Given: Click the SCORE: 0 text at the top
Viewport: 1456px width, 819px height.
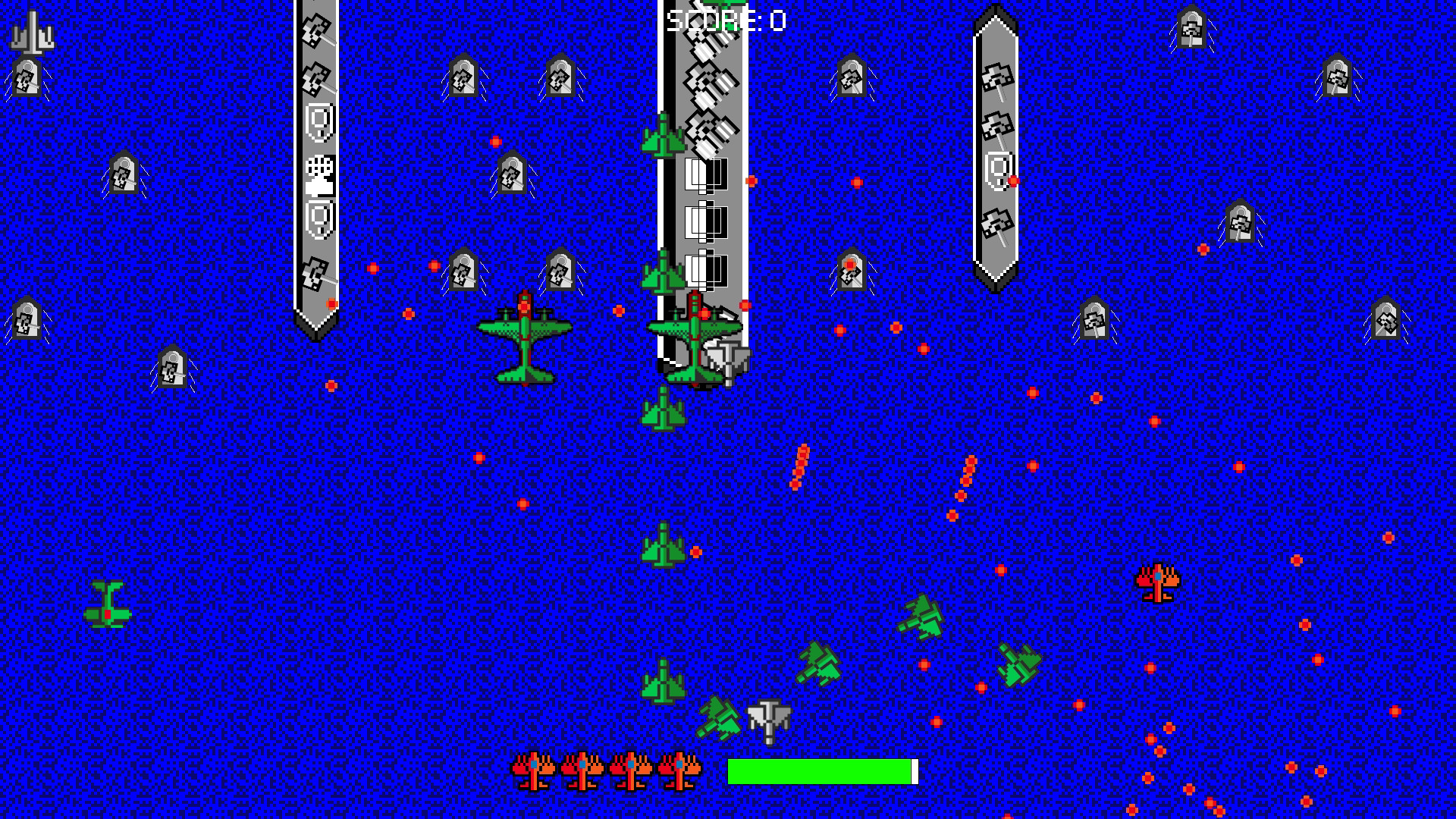Looking at the screenshot, I should (x=724, y=21).
